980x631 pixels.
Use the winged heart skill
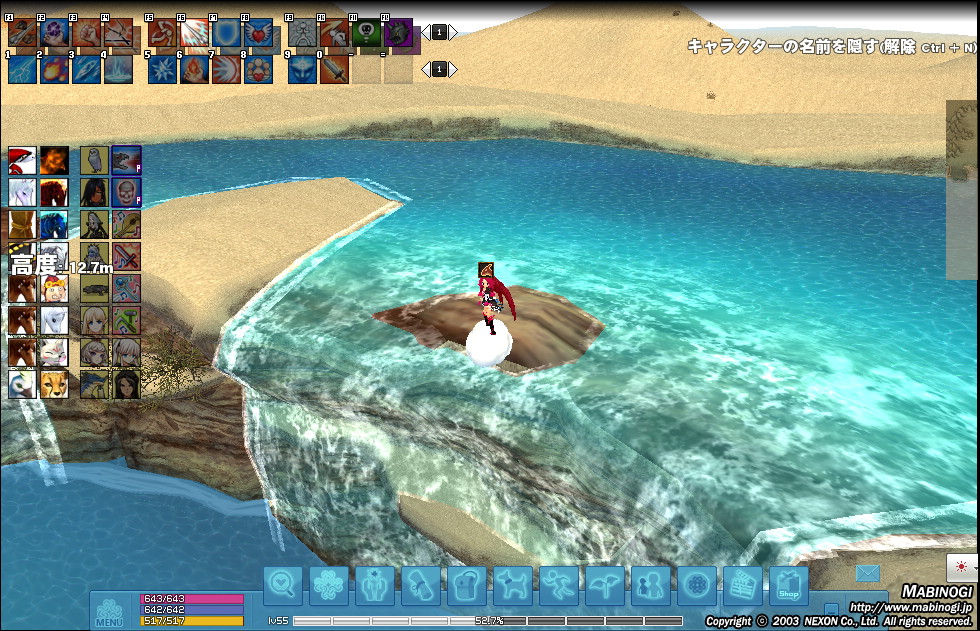(x=258, y=34)
